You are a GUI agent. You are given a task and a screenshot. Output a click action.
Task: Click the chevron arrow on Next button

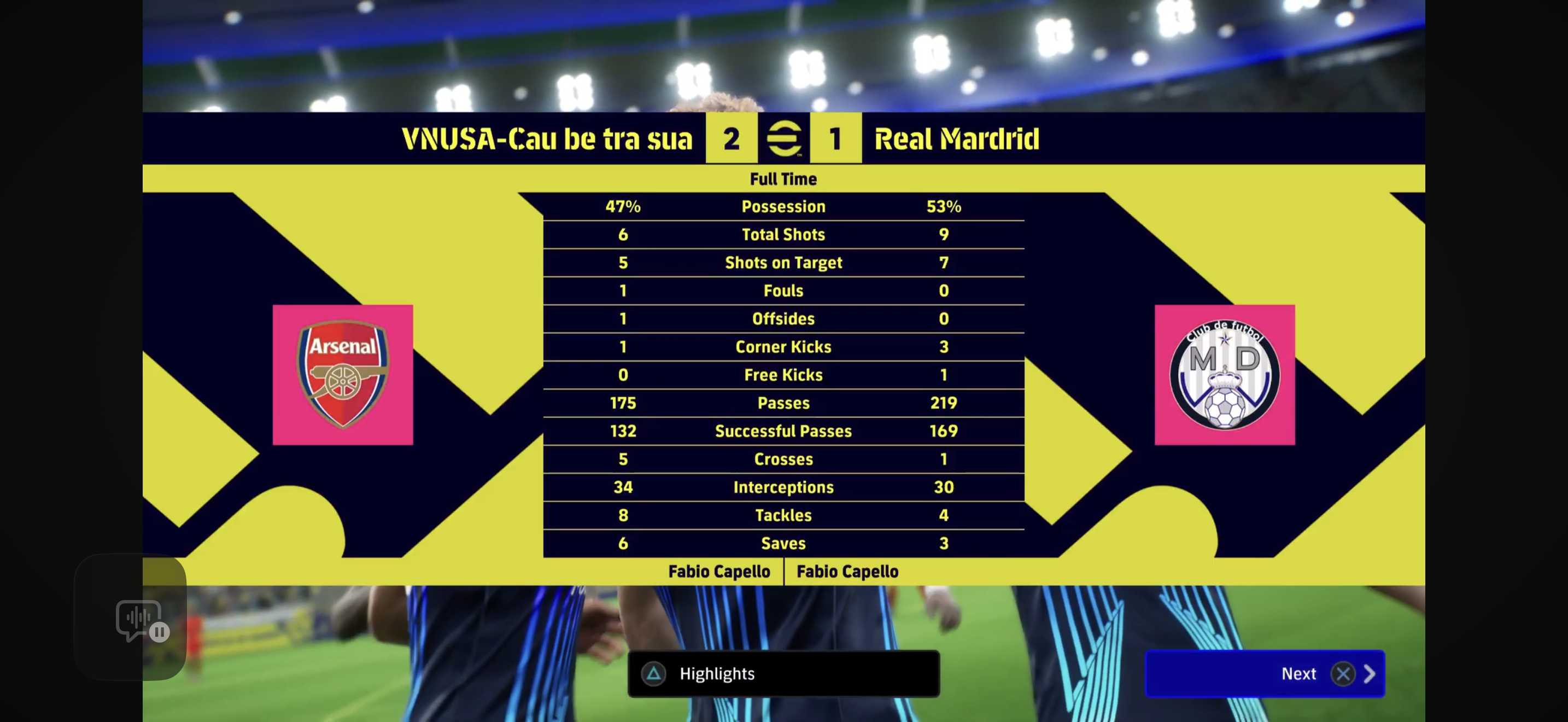(x=1371, y=674)
